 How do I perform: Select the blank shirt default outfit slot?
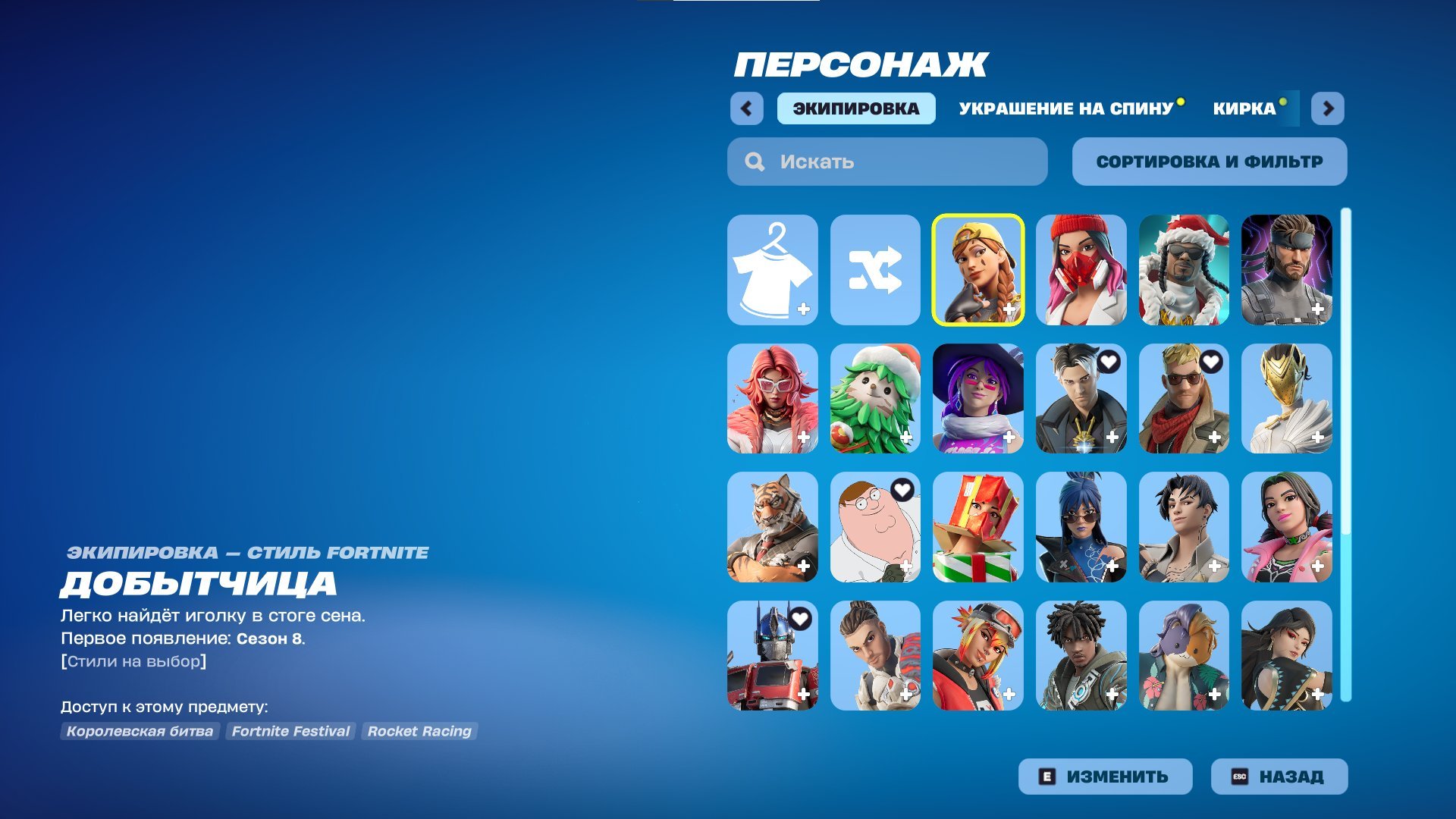(x=772, y=271)
